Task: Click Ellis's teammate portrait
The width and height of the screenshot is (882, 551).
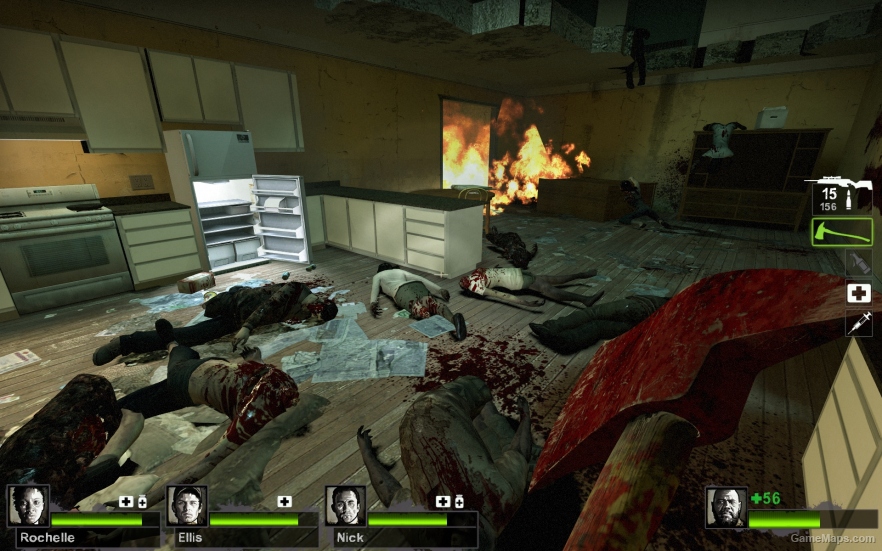Action: click(x=187, y=506)
